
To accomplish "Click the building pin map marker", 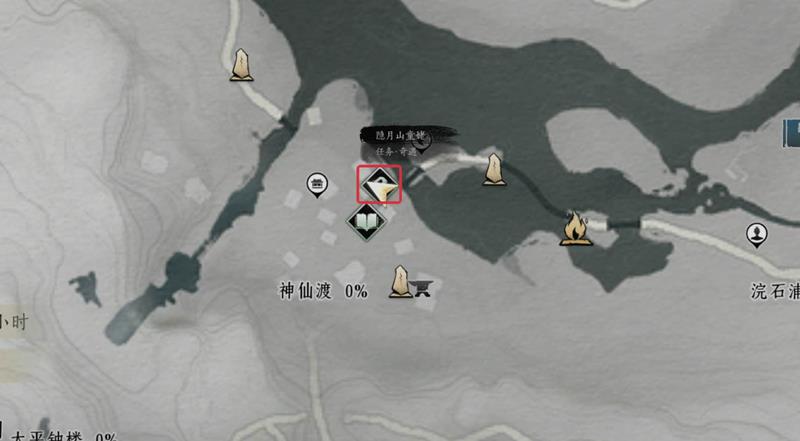I will [x=318, y=182].
